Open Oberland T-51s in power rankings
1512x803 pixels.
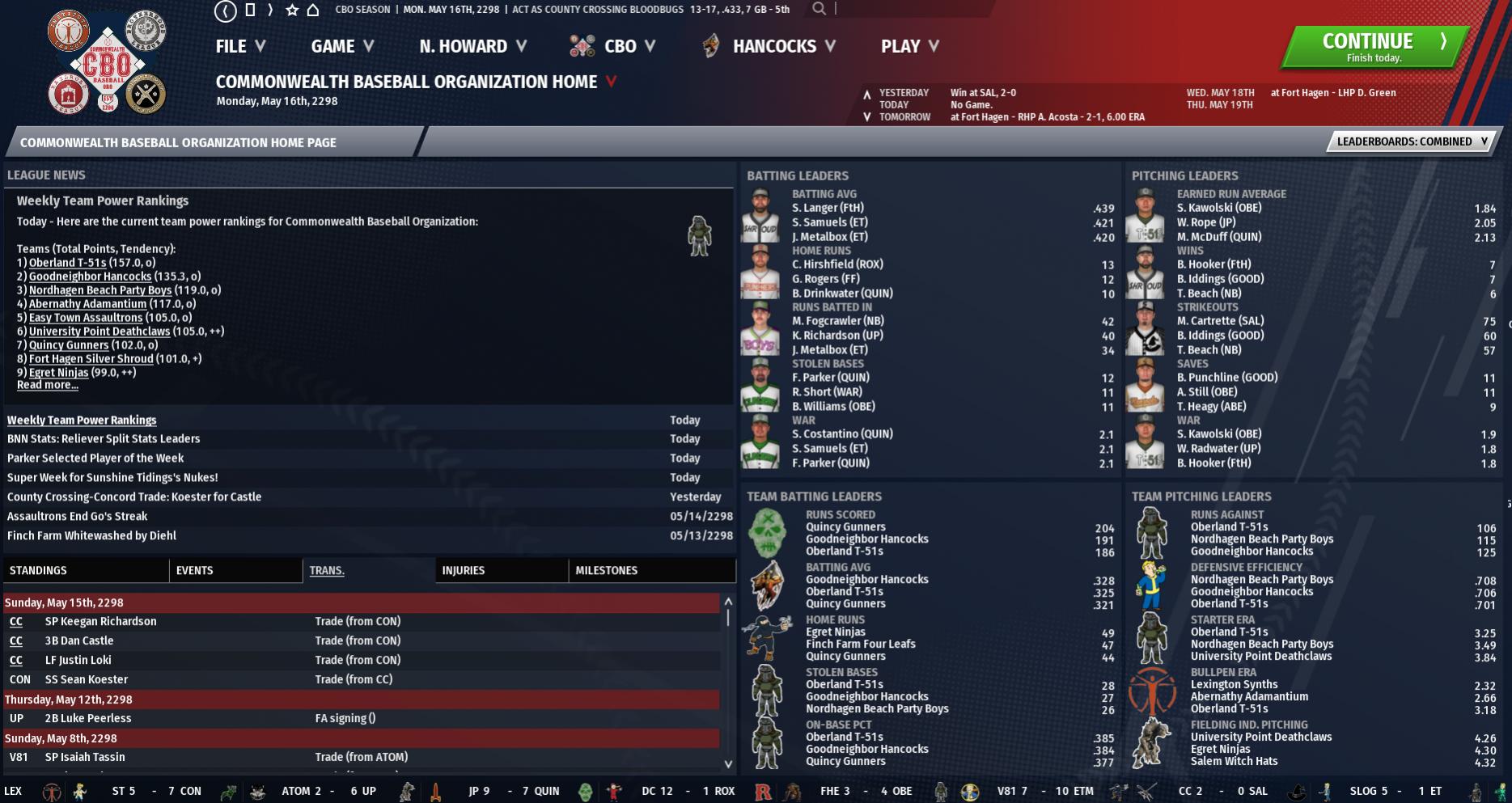click(x=68, y=263)
